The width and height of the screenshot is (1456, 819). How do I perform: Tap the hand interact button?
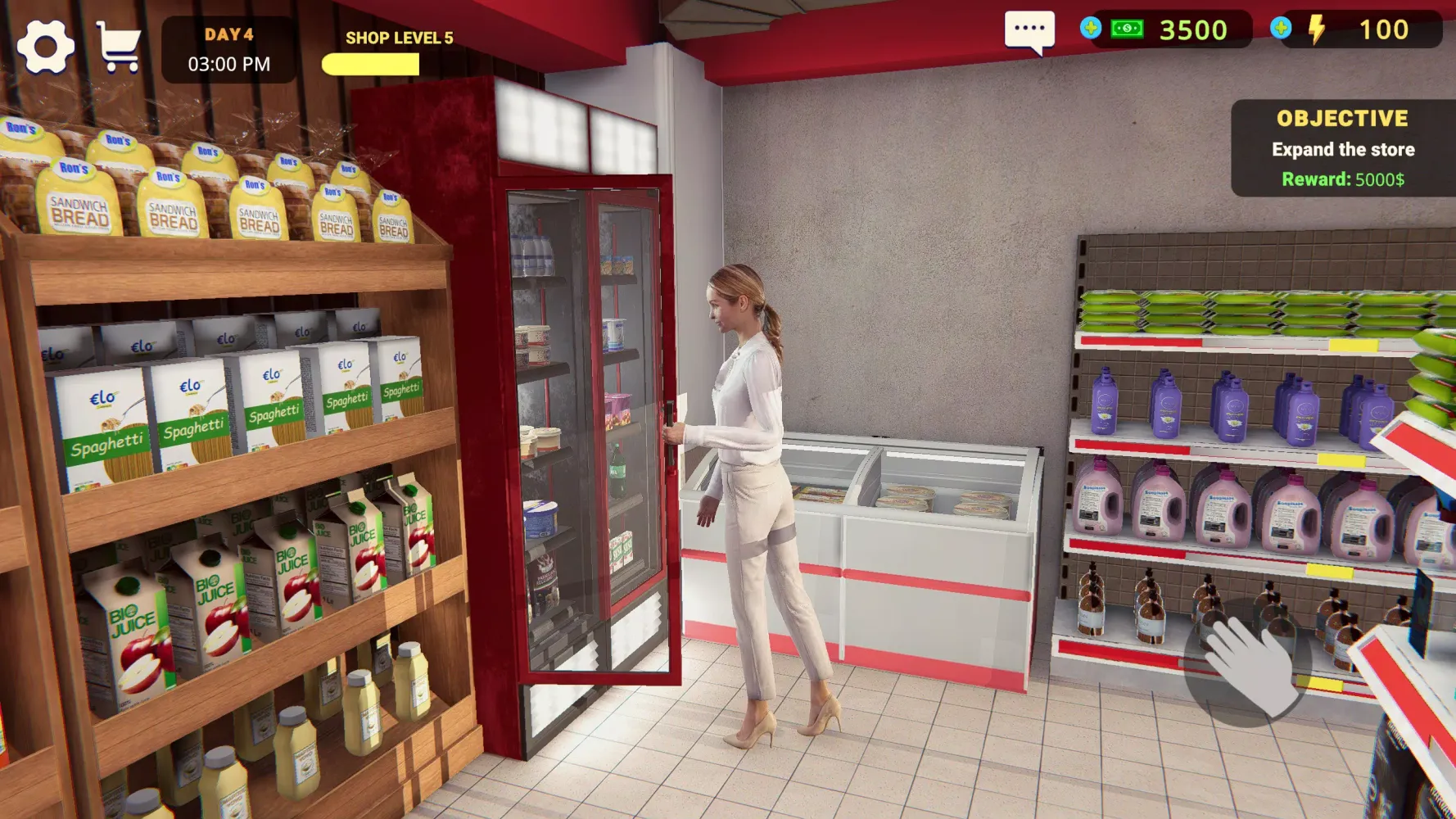[1247, 663]
